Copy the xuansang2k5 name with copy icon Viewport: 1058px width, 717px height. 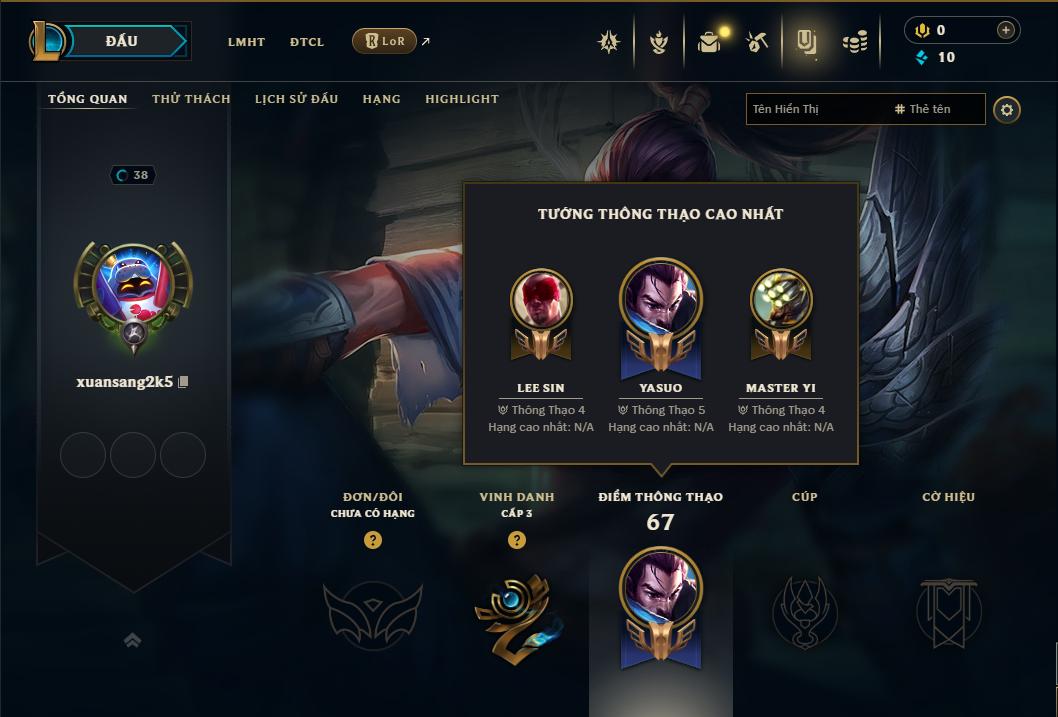pos(183,382)
